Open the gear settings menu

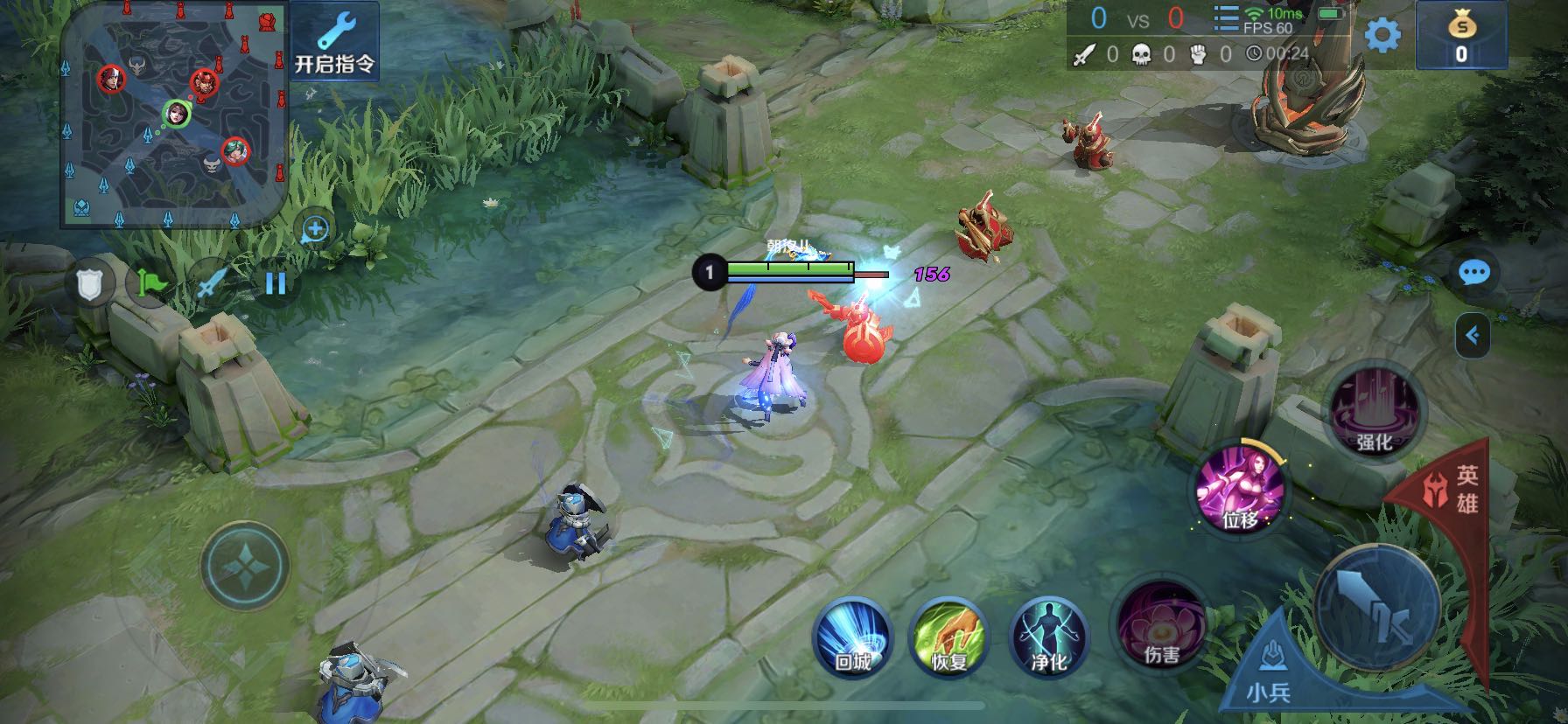1382,36
